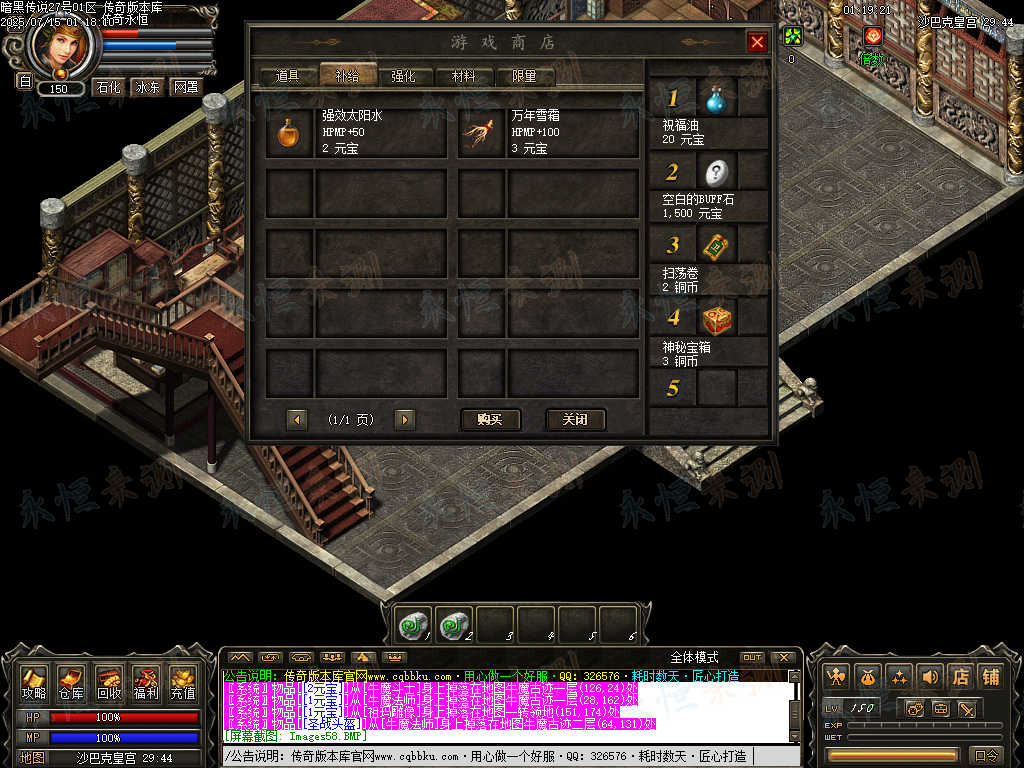Image resolution: width=1024 pixels, height=768 pixels.
Task: Pick the 祝福油 blue flask
Action: (716, 98)
